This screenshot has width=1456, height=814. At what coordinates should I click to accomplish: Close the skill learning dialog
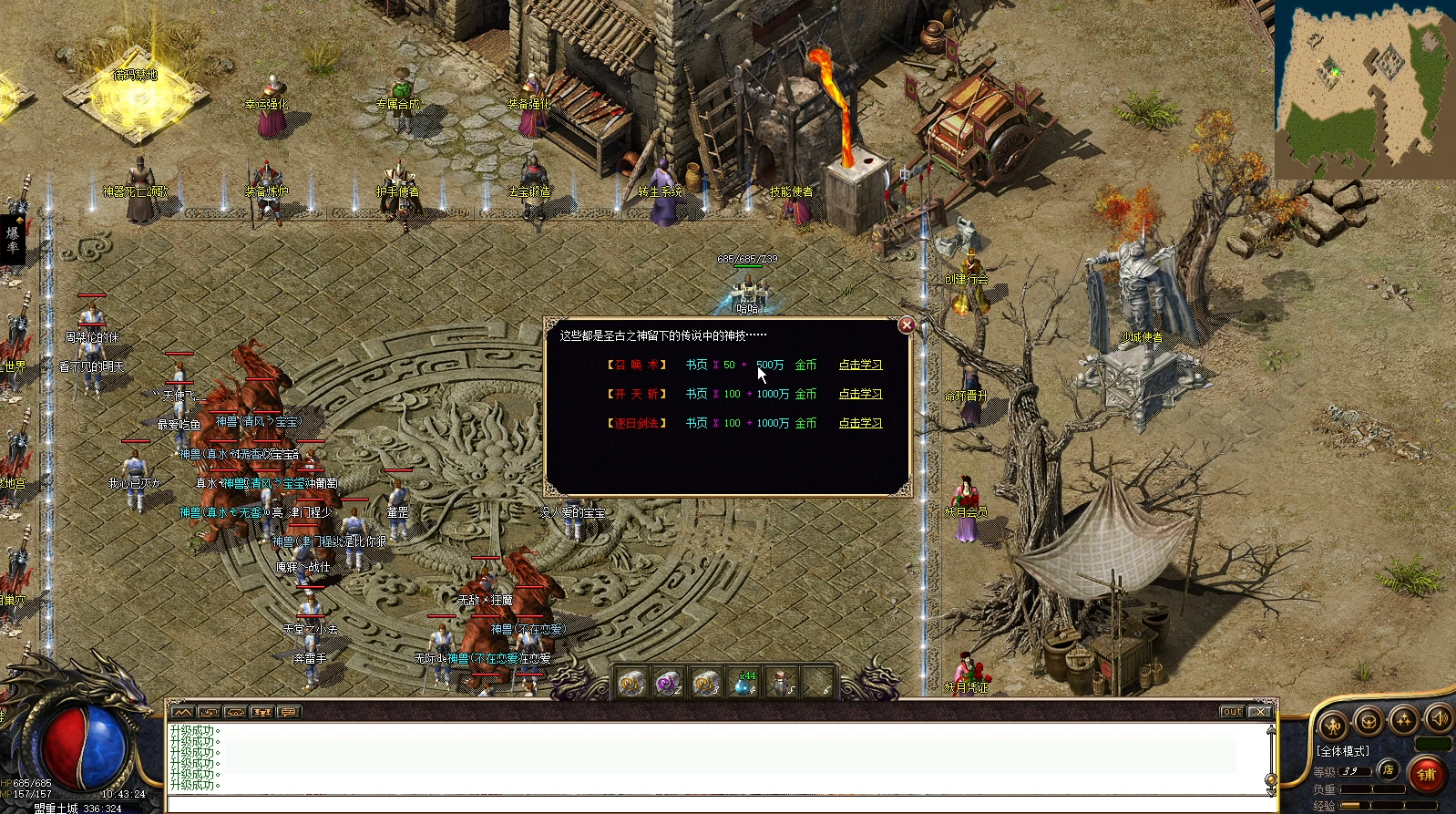tap(907, 325)
